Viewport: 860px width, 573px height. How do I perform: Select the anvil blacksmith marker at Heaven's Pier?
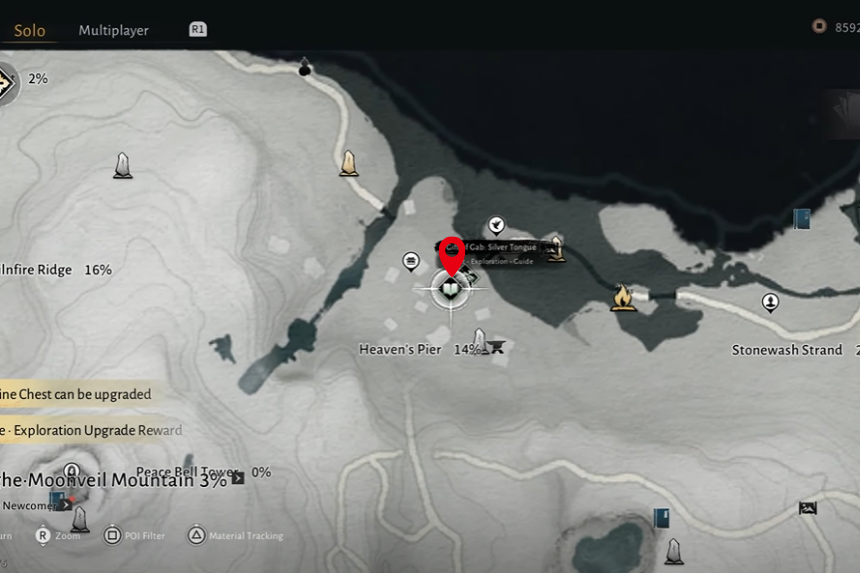point(496,347)
